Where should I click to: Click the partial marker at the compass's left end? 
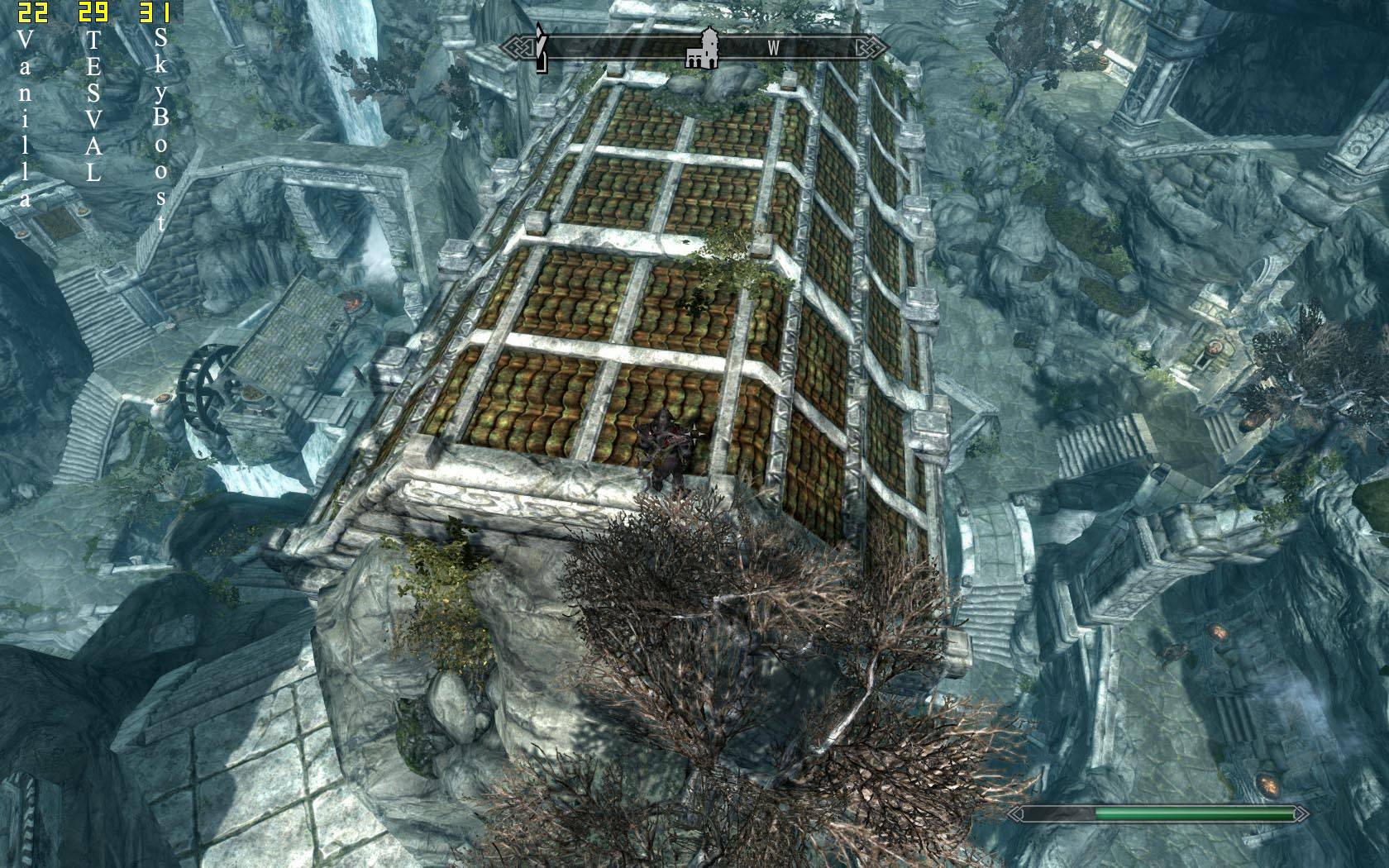[540, 47]
